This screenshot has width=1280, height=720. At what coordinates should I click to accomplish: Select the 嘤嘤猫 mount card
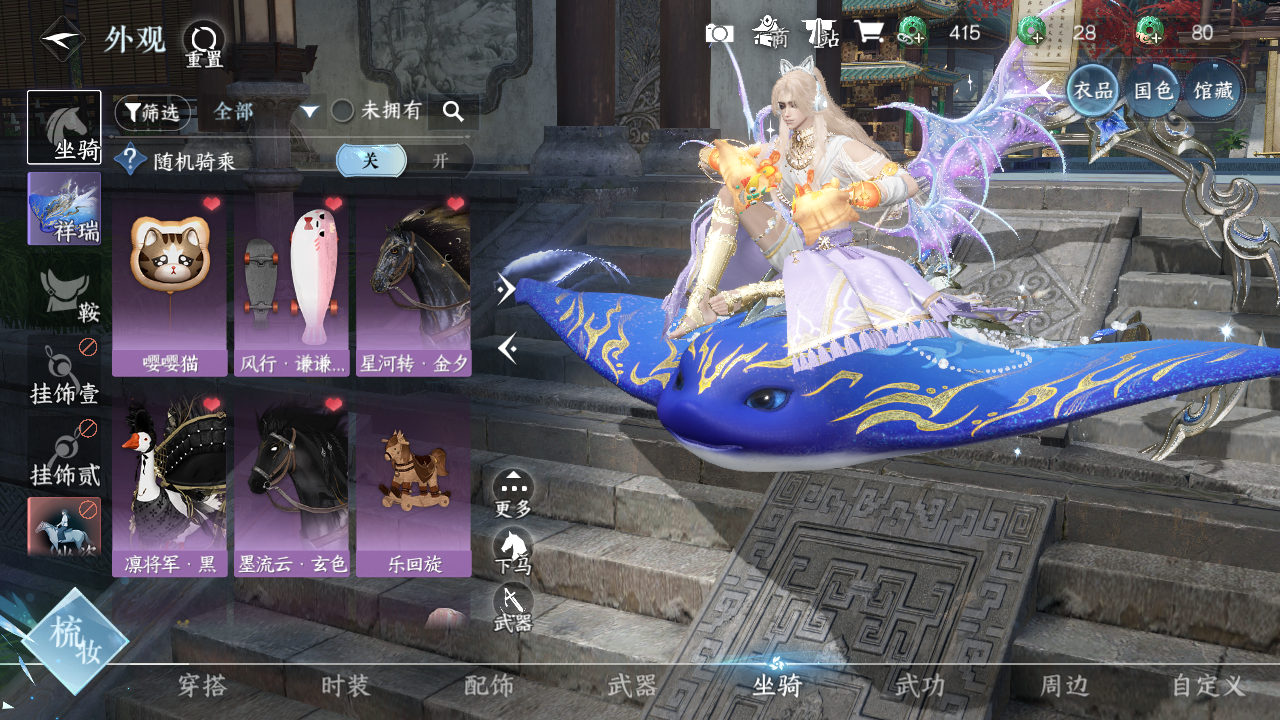coord(169,285)
